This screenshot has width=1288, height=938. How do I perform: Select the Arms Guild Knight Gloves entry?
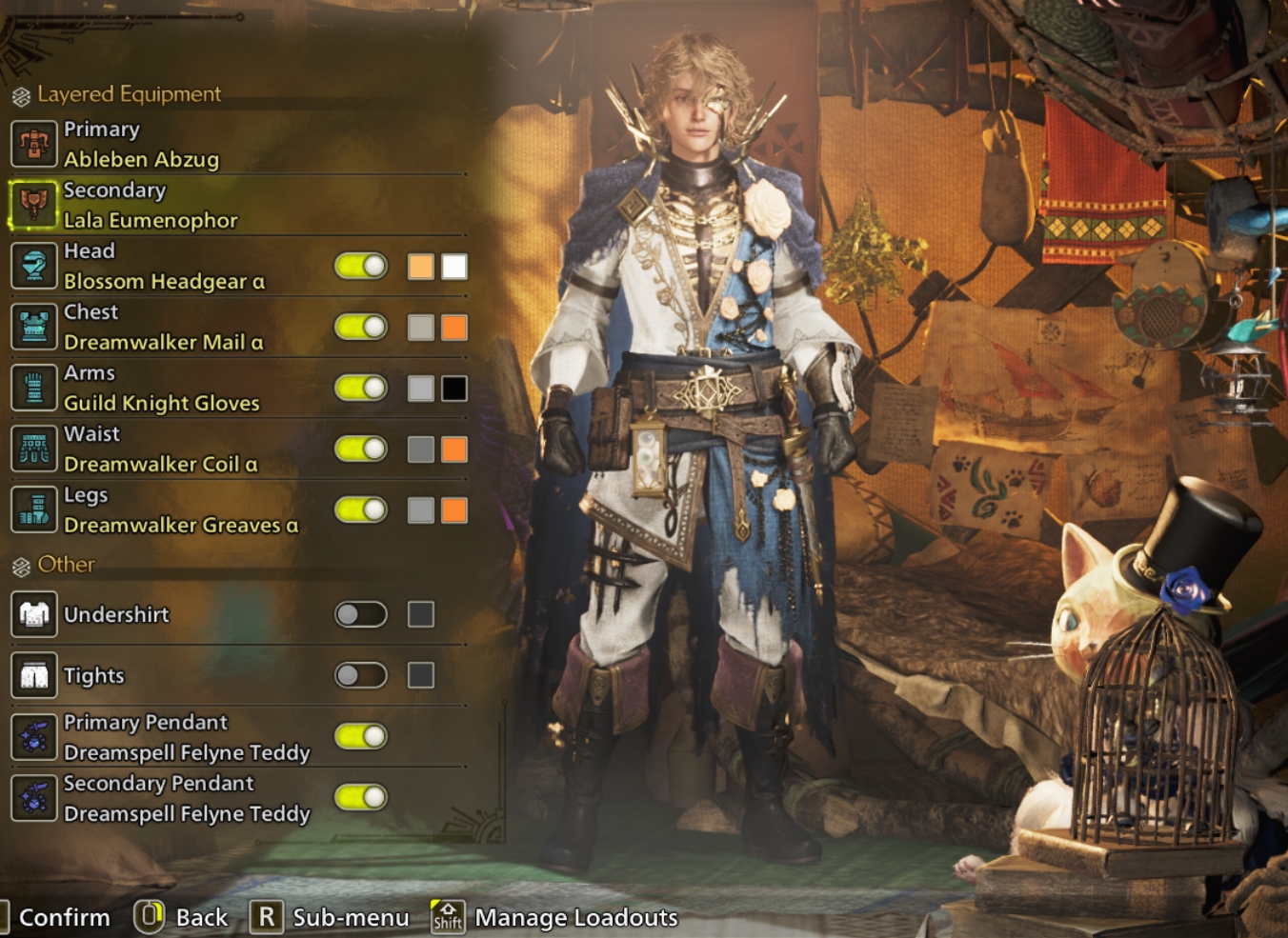(x=161, y=389)
